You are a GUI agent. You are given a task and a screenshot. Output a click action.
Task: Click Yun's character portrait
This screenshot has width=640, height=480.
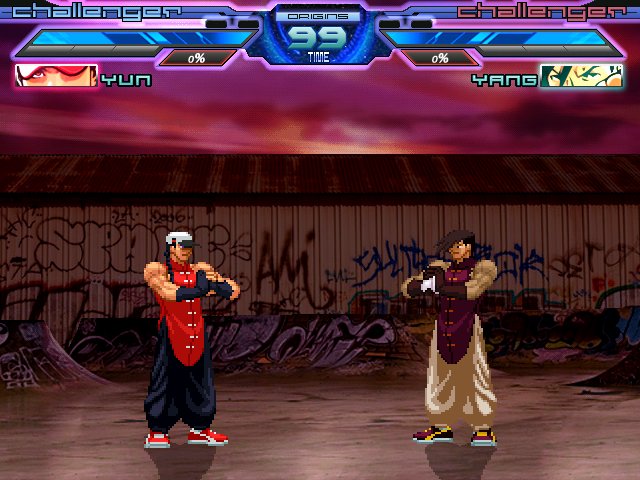pos(57,77)
